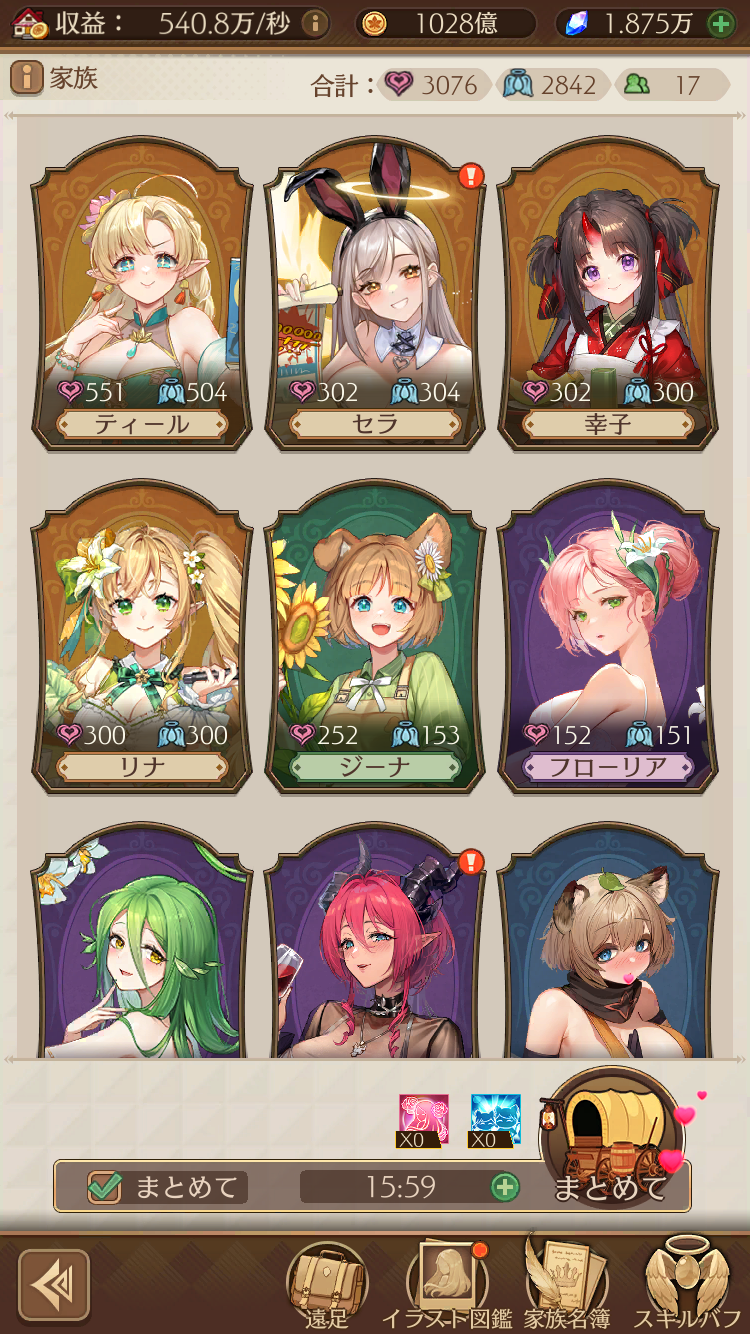The height and width of the screenshot is (1334, 750).
Task: Show the 収益 income info
Action: pos(315,23)
